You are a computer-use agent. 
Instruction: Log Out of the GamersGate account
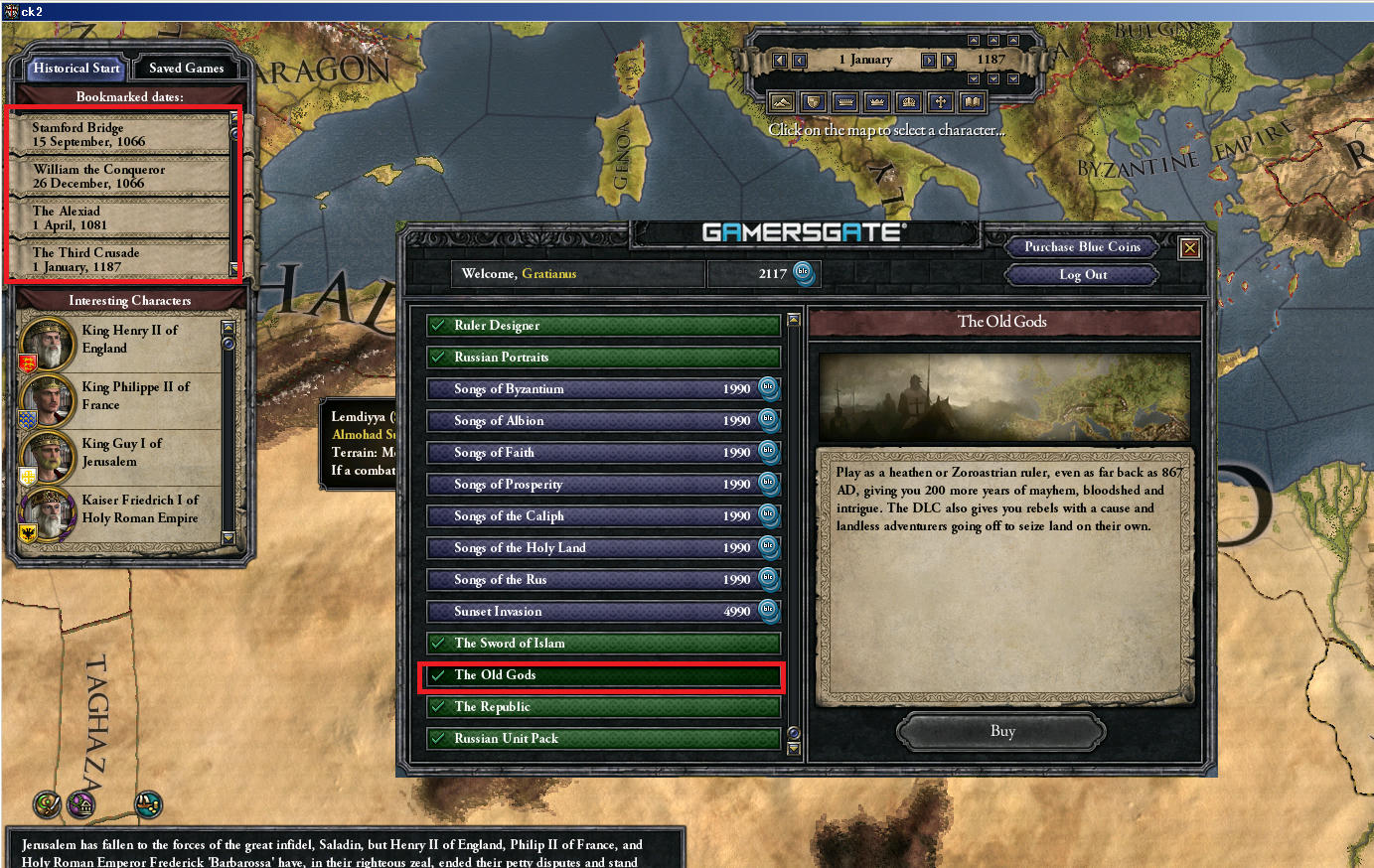1082,275
